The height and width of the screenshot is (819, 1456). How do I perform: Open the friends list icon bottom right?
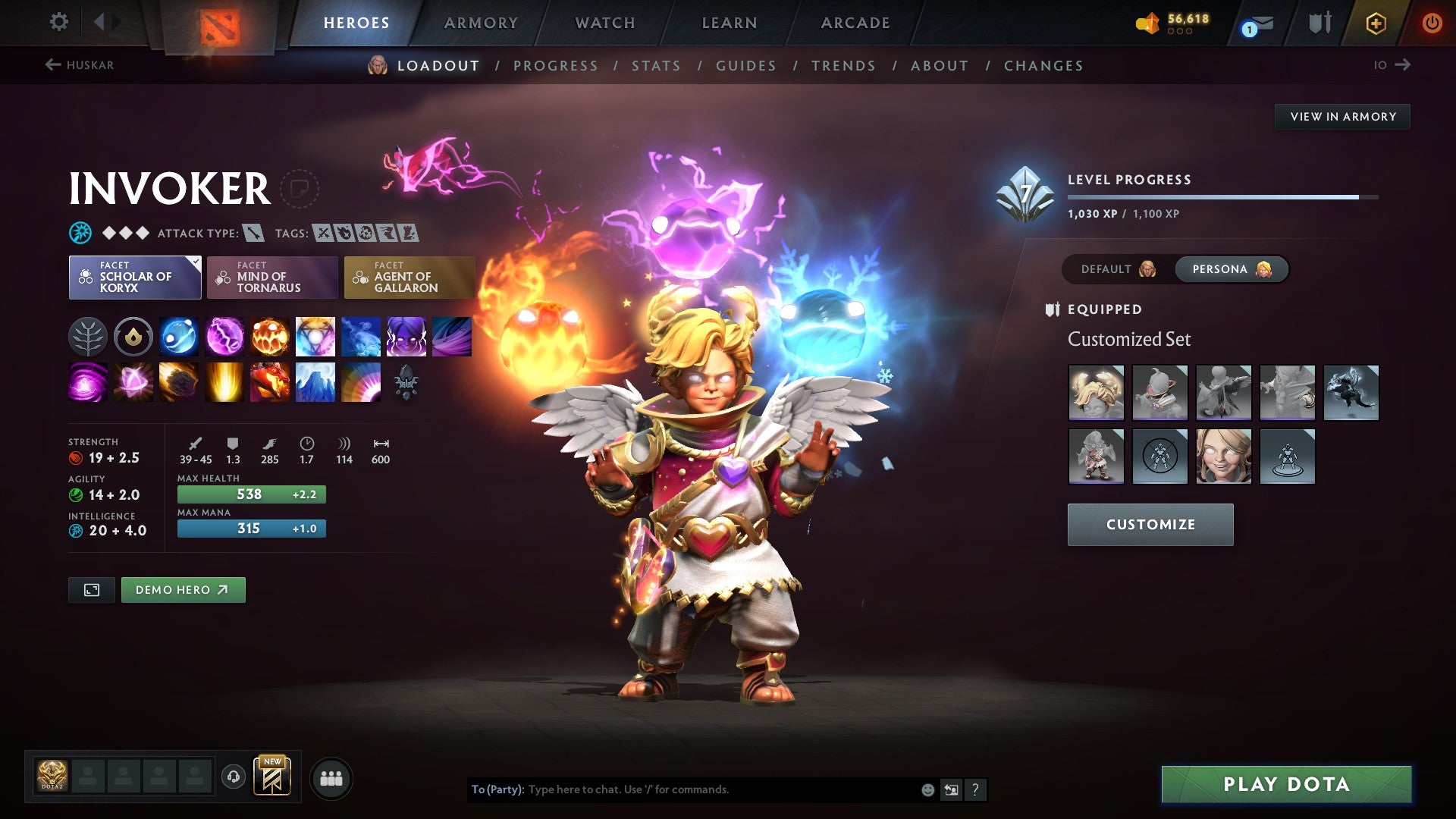tap(331, 777)
